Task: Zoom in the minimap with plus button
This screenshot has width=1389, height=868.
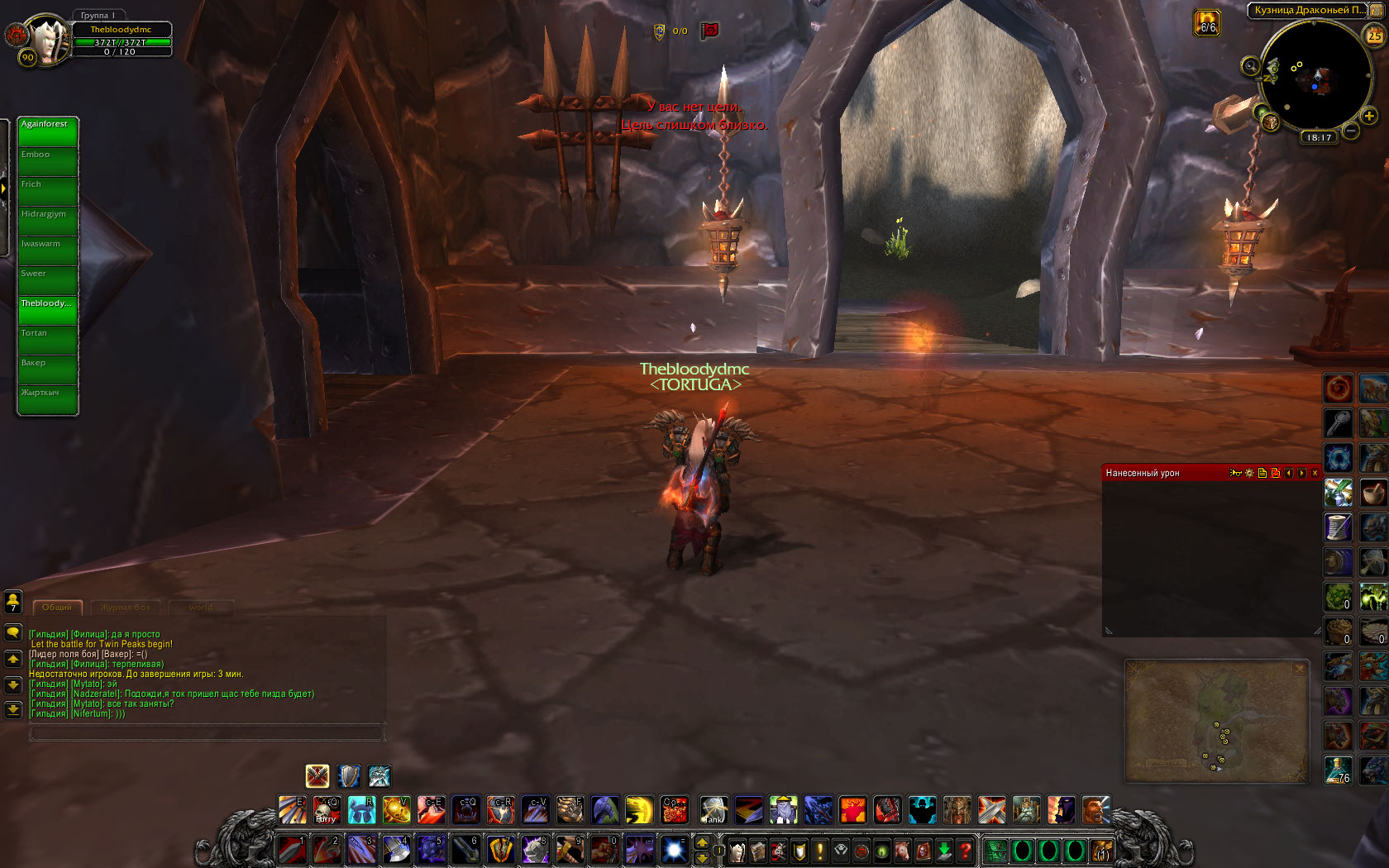Action: click(x=1369, y=117)
